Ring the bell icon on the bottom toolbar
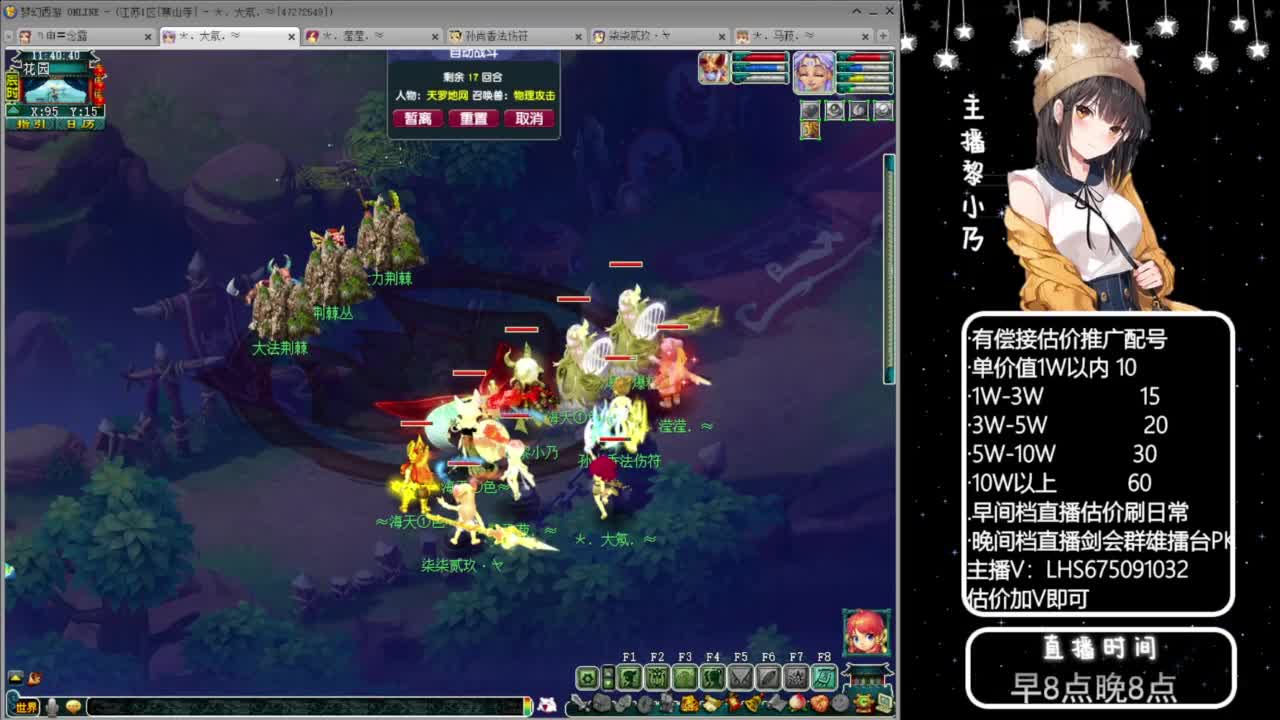The height and width of the screenshot is (720, 1280). coord(753,703)
